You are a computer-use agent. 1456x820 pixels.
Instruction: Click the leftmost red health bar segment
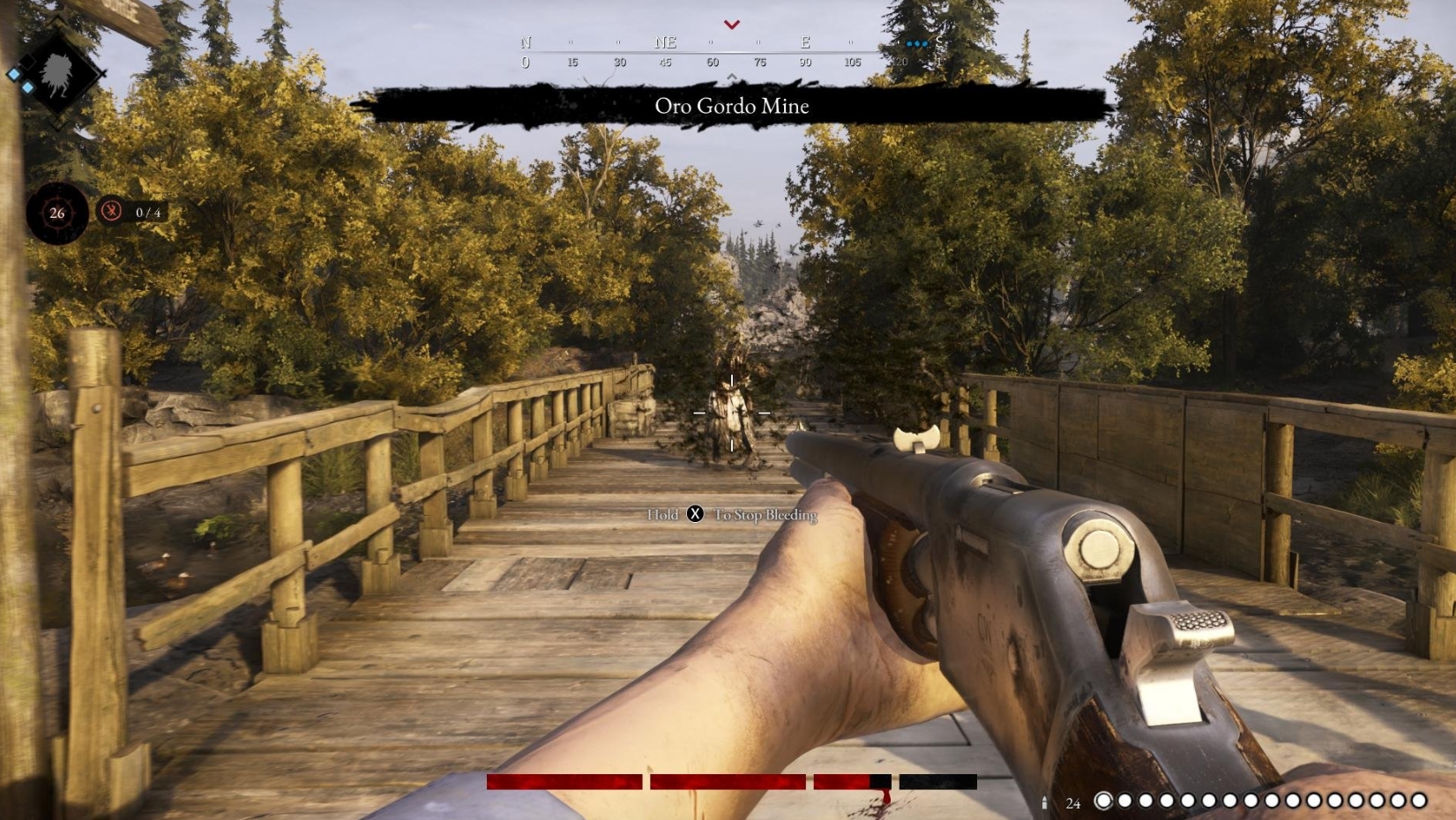coord(563,782)
